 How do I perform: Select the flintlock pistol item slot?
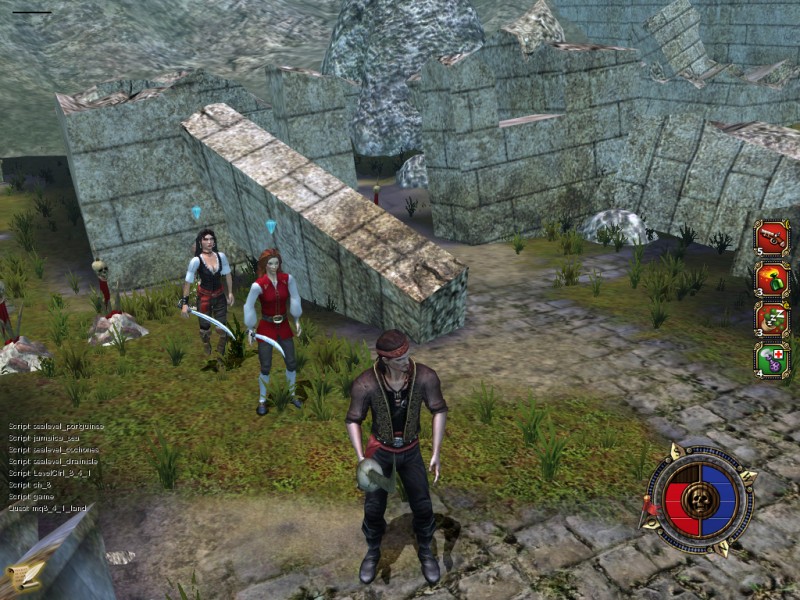(x=772, y=238)
